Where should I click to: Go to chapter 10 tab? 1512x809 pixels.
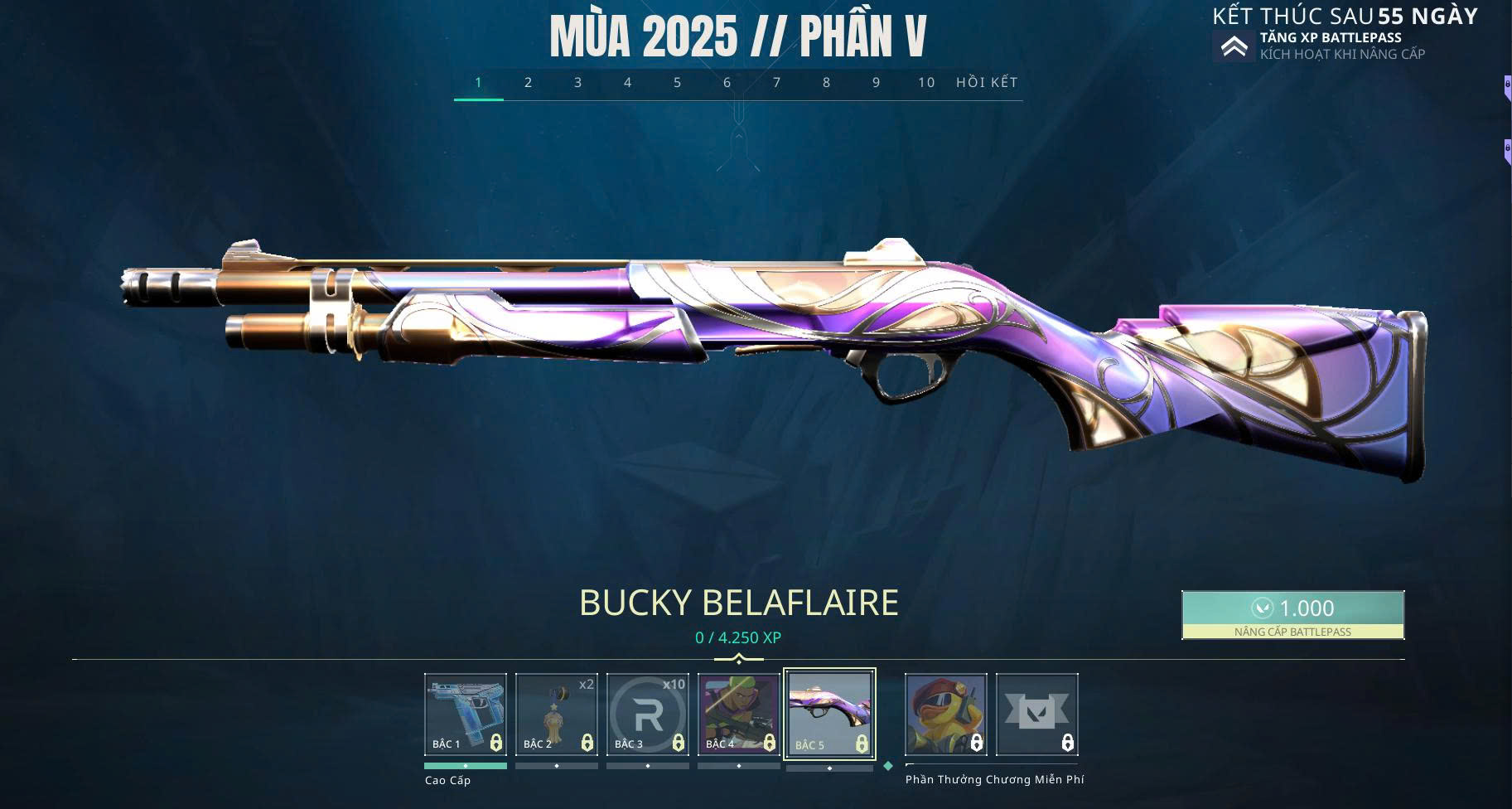925,83
